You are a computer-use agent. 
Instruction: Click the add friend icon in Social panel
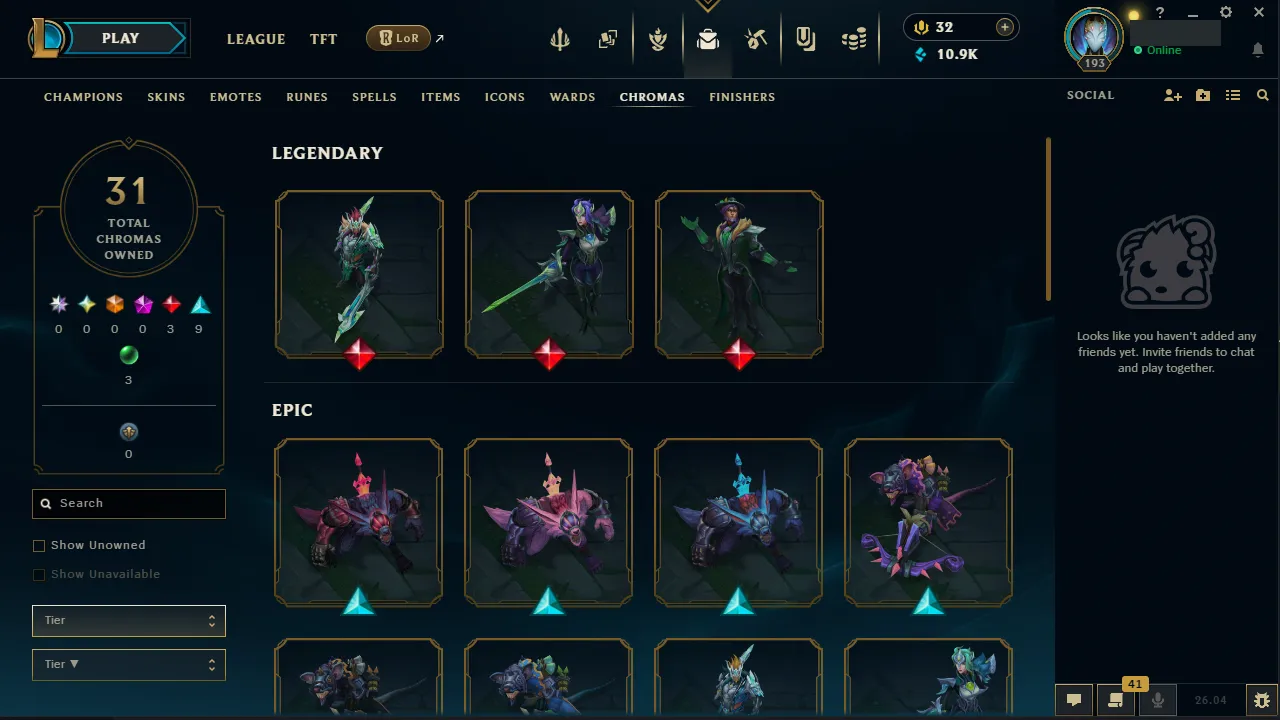1172,95
